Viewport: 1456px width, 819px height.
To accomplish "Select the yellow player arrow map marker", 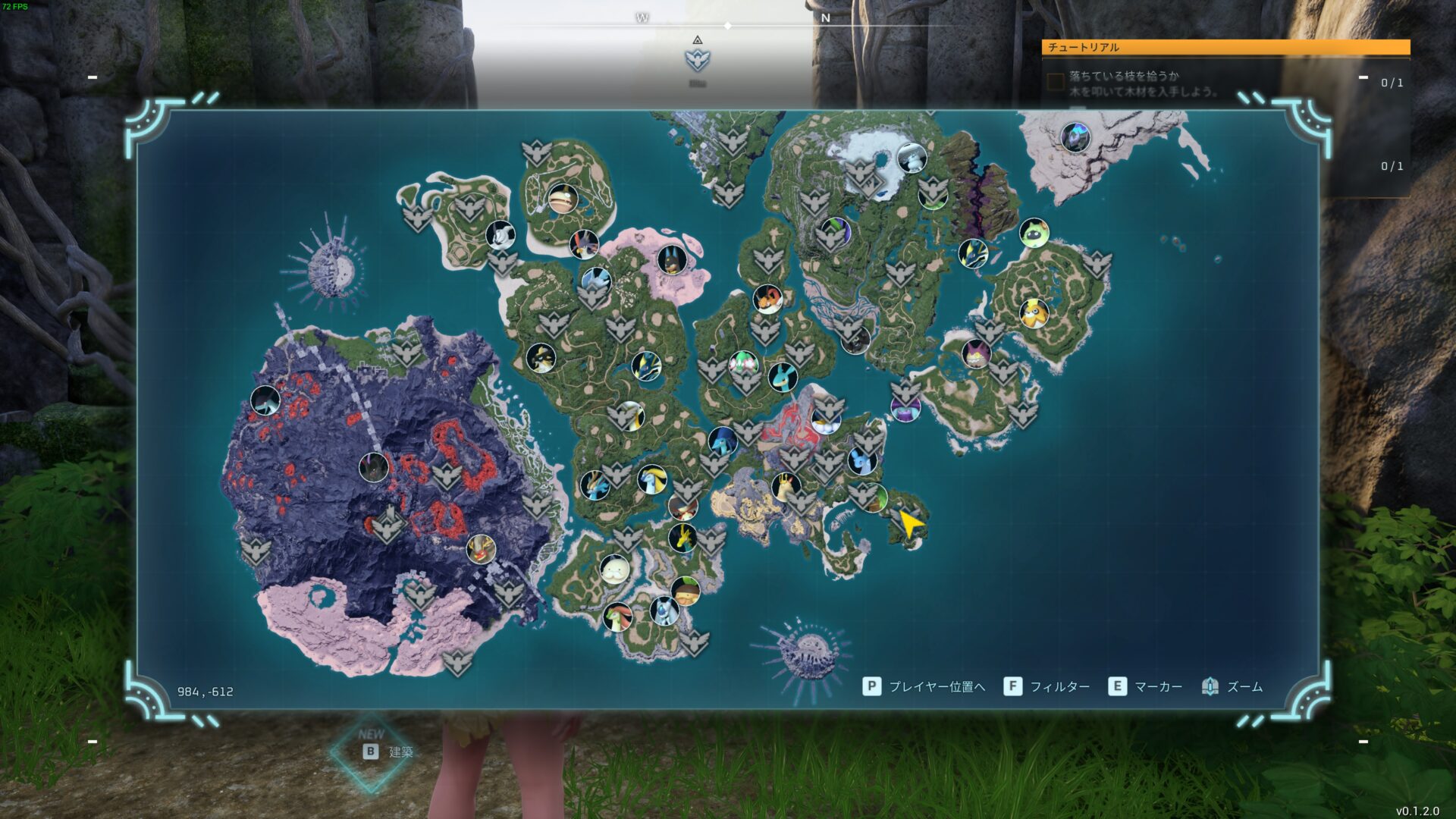I will (910, 523).
